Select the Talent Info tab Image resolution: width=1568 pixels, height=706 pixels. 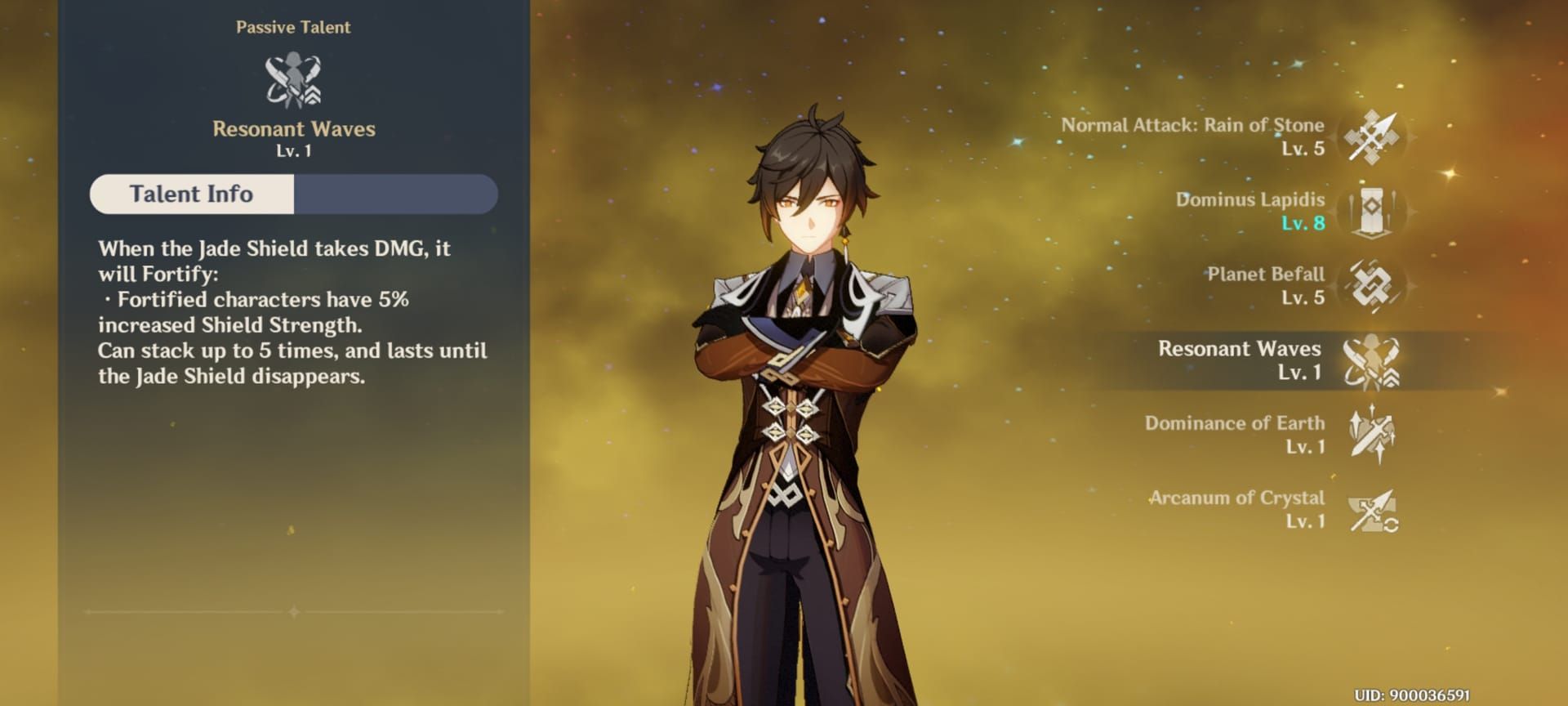click(x=192, y=194)
